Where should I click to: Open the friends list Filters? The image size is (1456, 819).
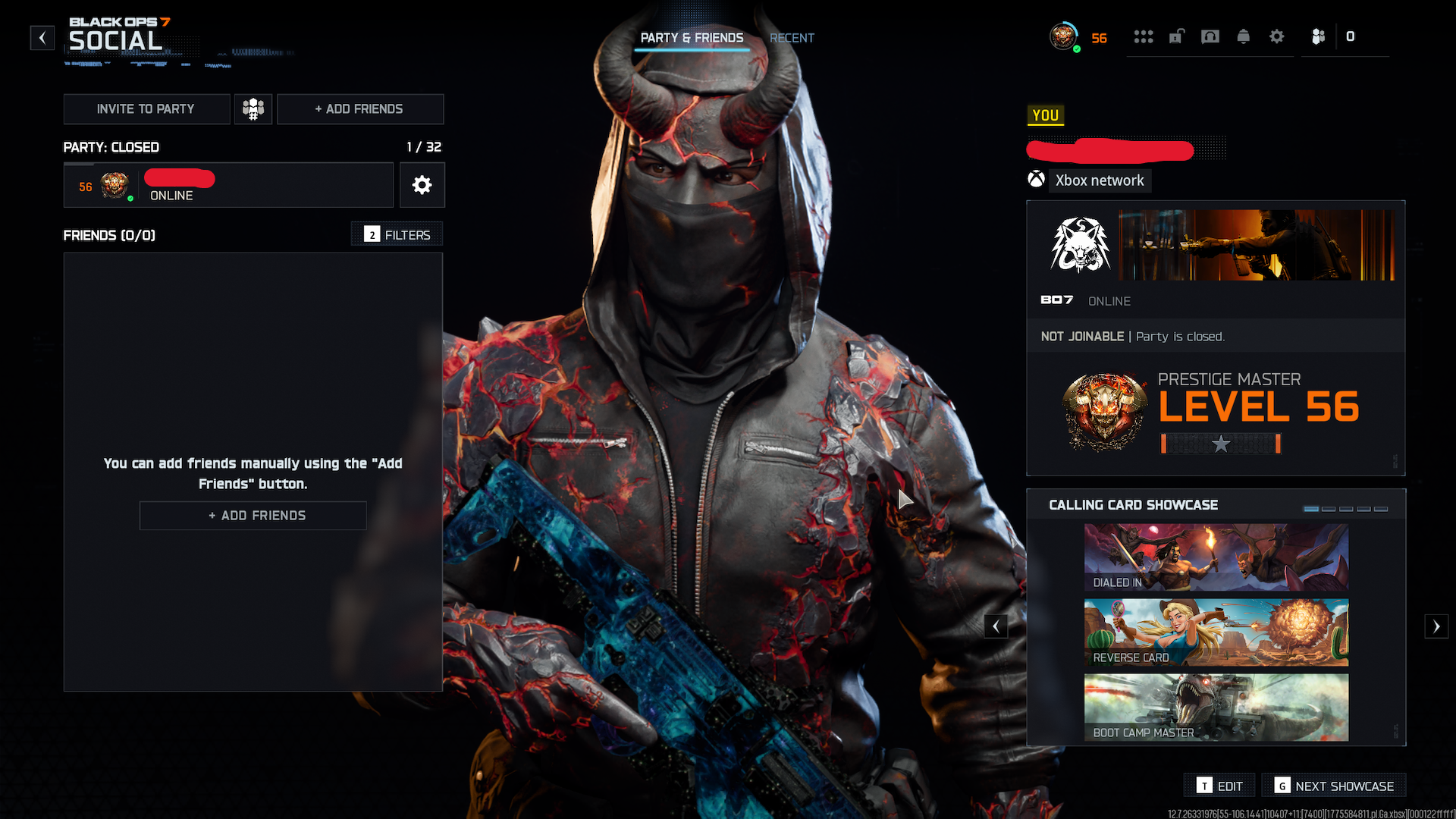(x=397, y=235)
